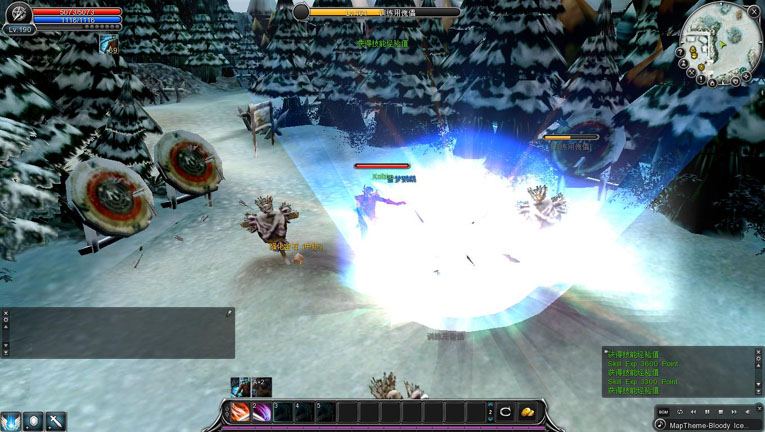Skip to the next music track
765x432 pixels.
735,412
